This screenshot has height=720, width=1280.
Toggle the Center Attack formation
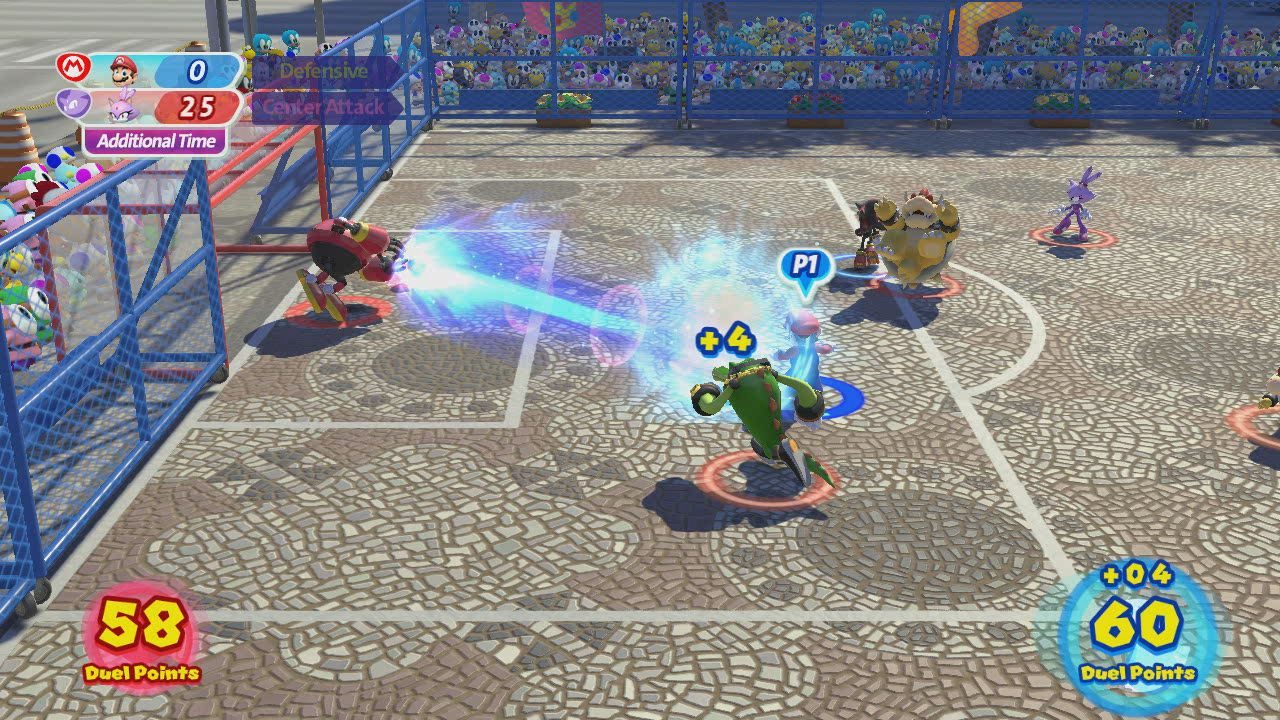tap(323, 105)
